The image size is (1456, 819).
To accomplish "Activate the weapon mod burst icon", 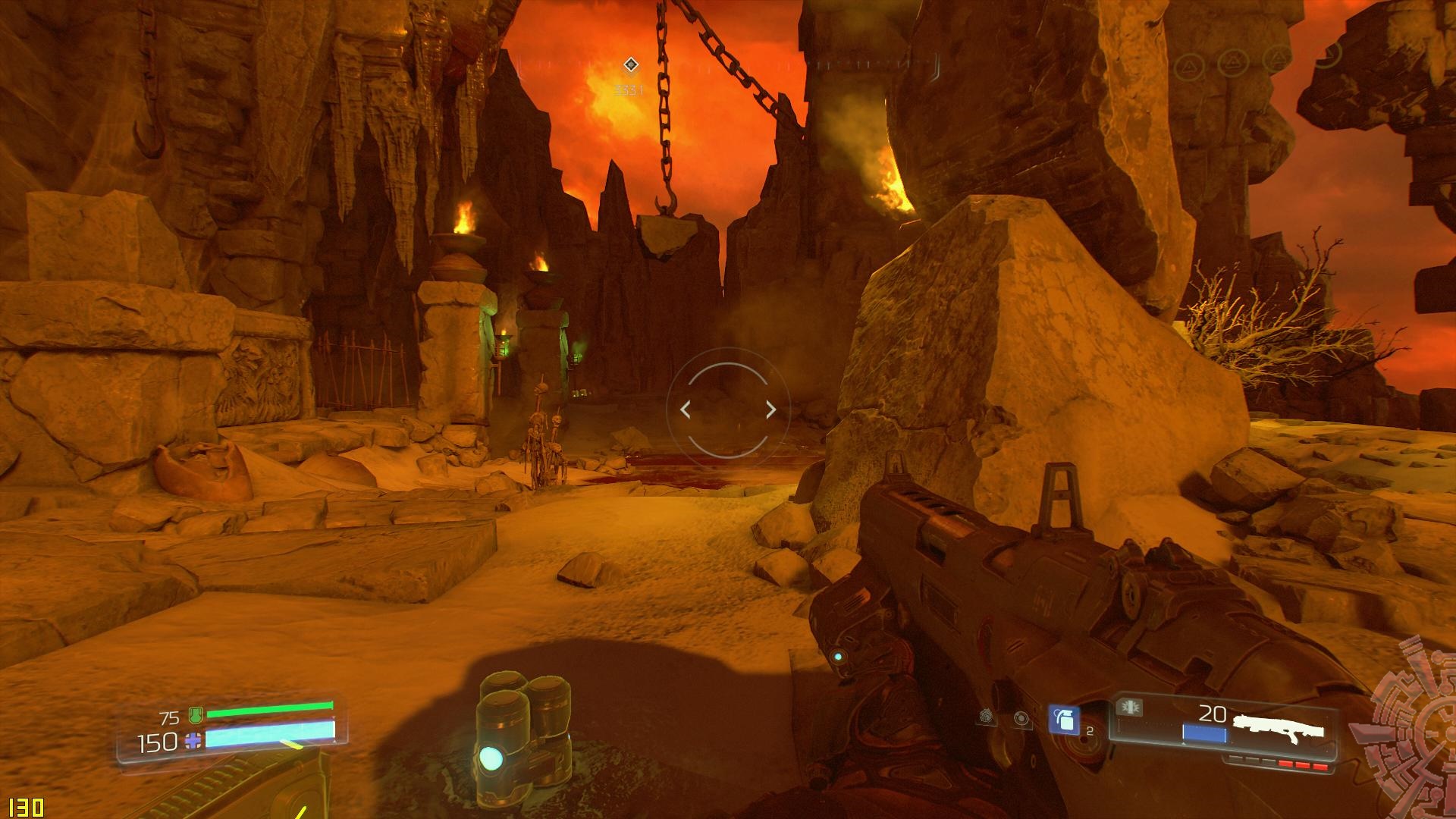I will [x=1129, y=708].
